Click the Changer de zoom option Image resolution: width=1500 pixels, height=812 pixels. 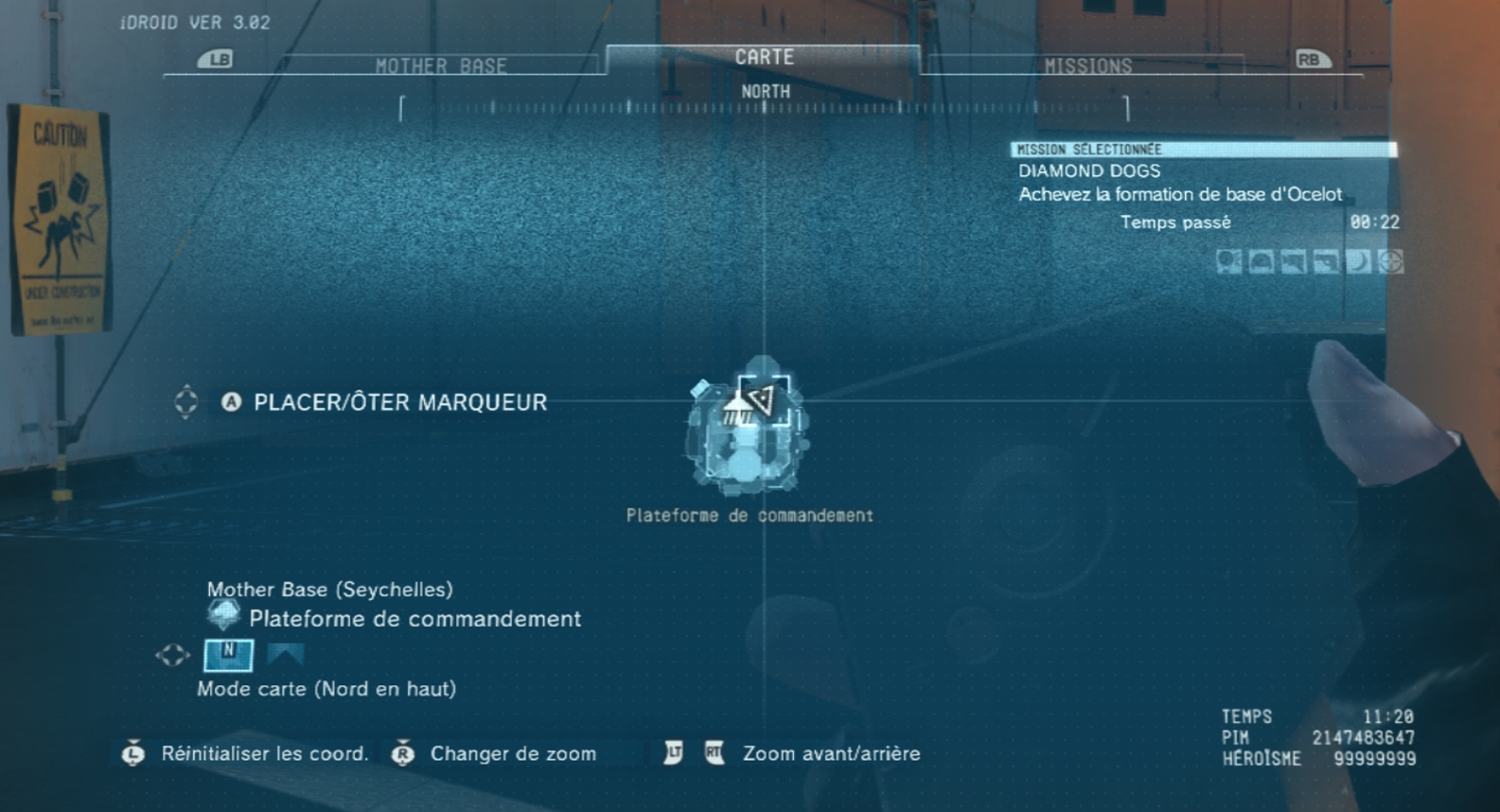point(513,754)
